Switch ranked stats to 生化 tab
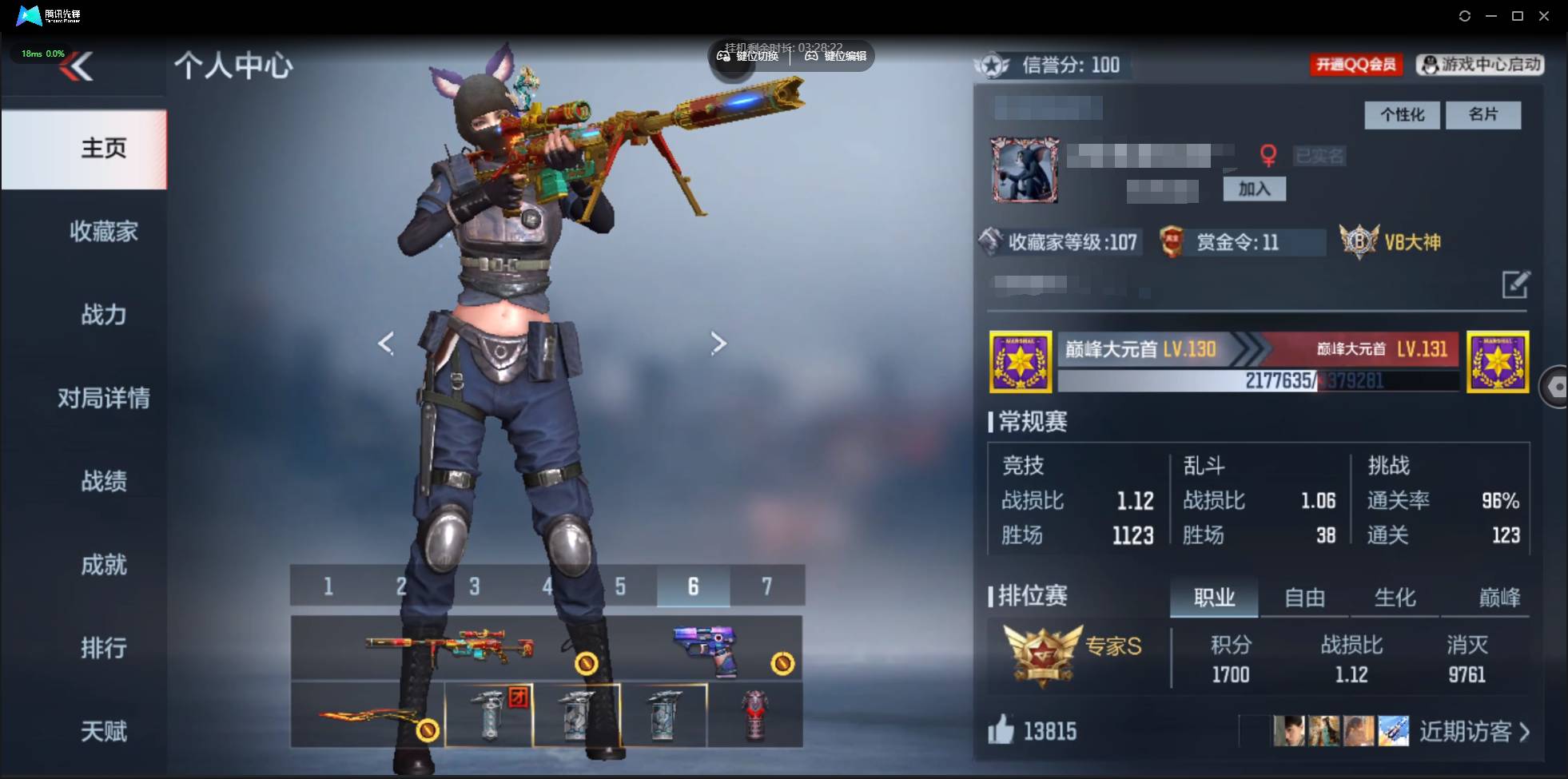1568x779 pixels. click(1395, 598)
